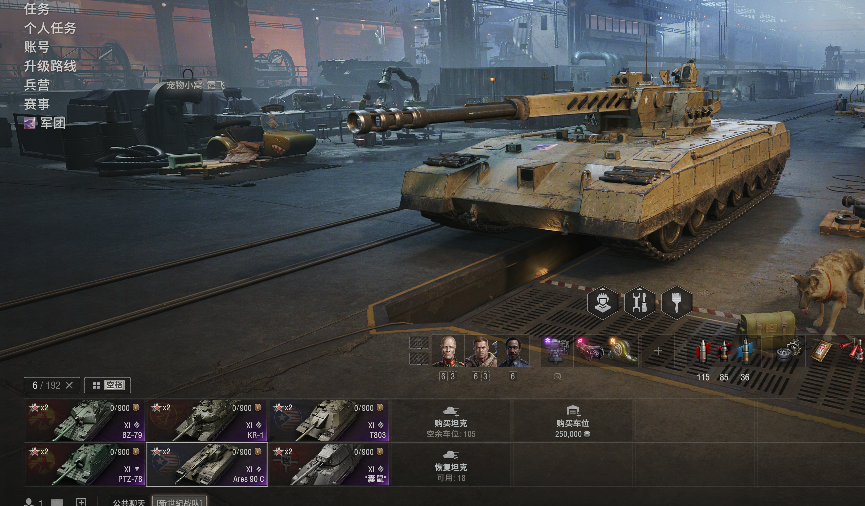Select the T803 tank card
This screenshot has height=506, width=865.
(329, 421)
